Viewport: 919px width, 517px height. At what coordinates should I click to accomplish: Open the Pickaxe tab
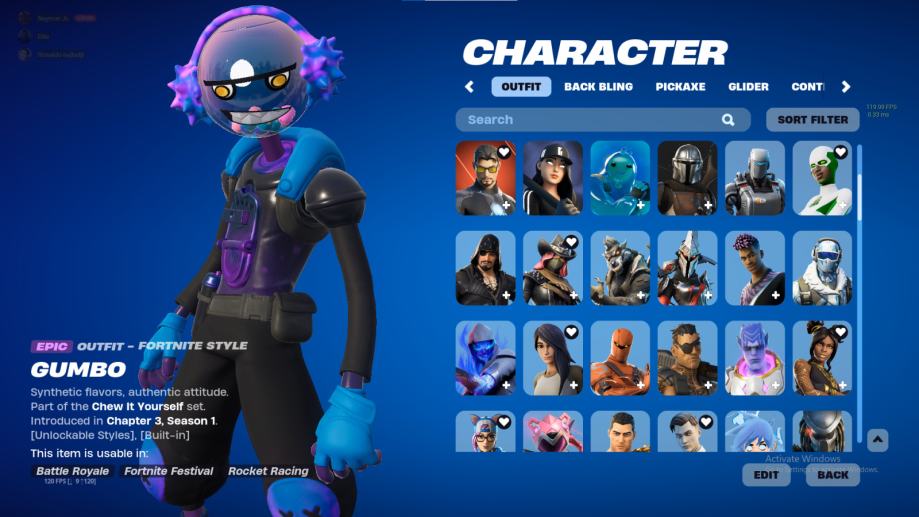(x=680, y=87)
